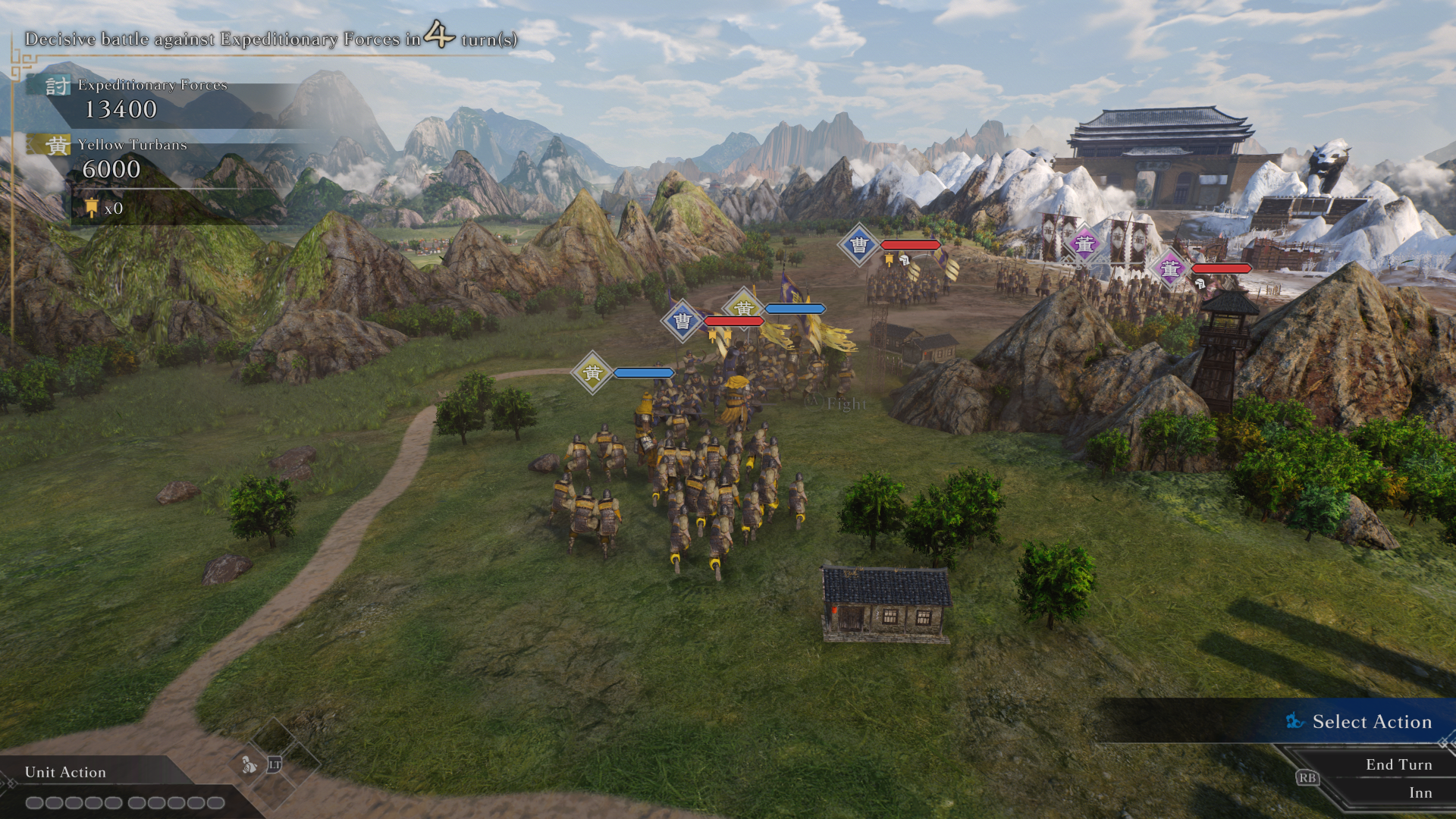This screenshot has width=1456, height=819.
Task: Select the purple Dong unit marker with red bar
Action: point(1170,268)
